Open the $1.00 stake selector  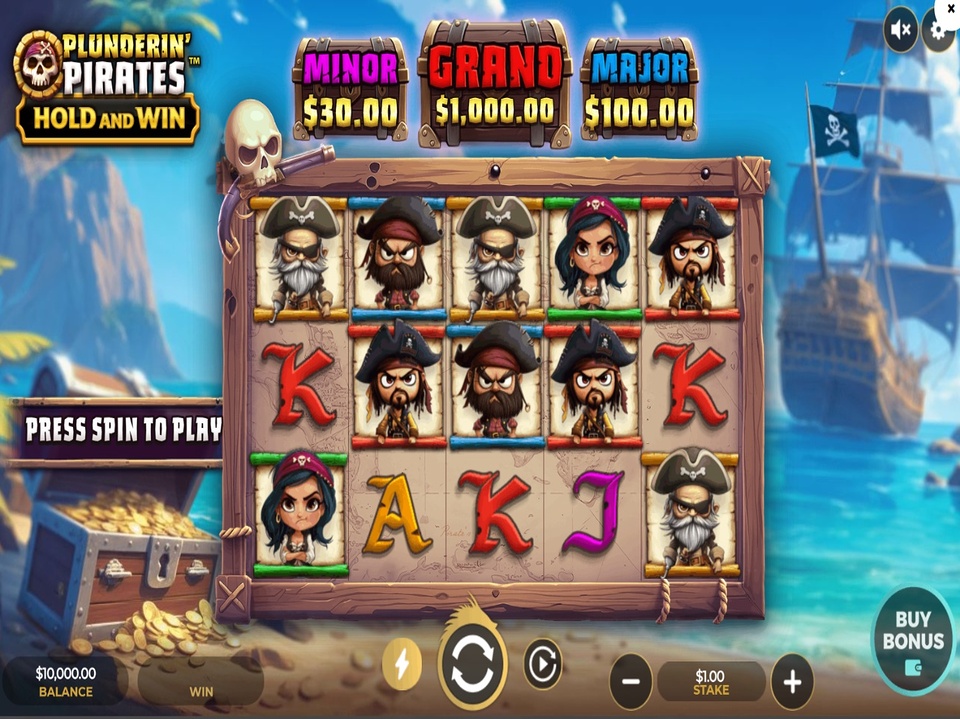click(x=711, y=682)
